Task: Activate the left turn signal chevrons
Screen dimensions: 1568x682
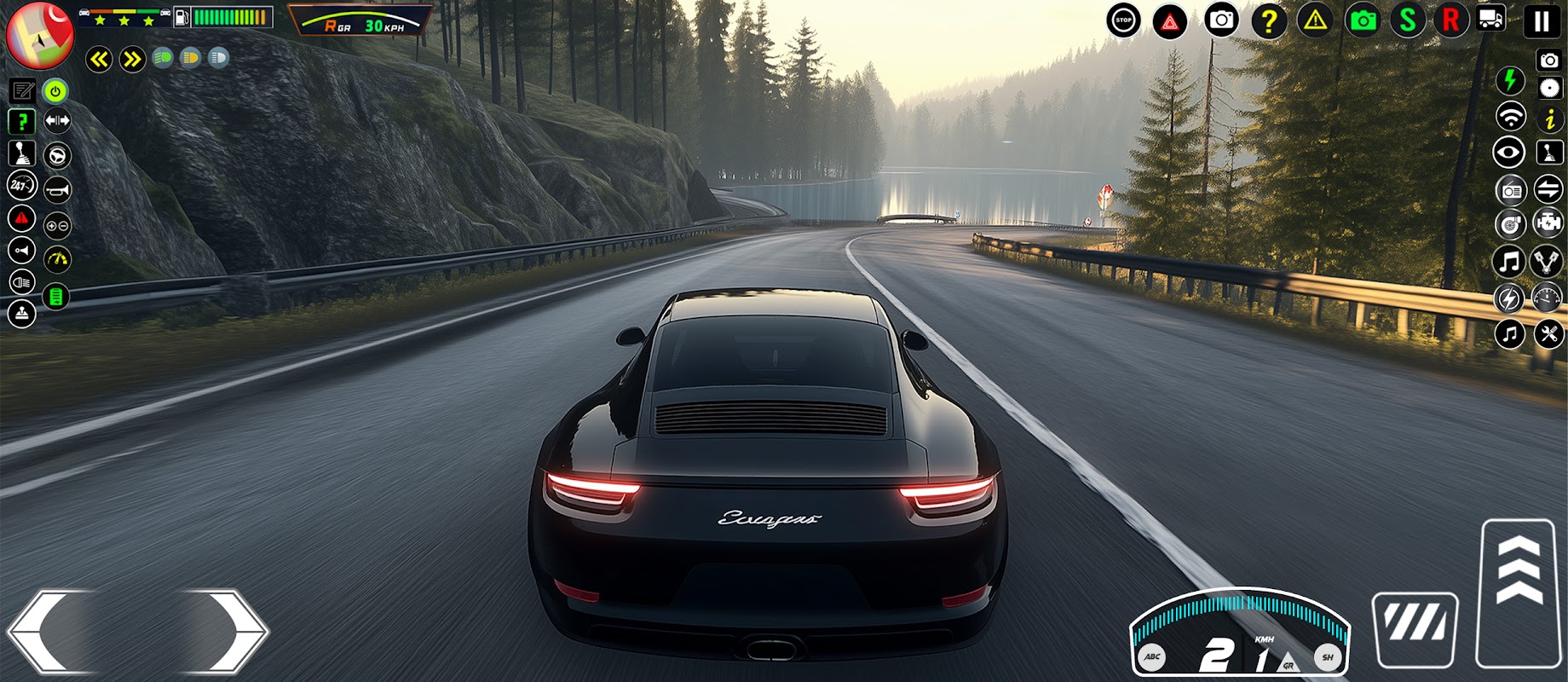Action: point(100,59)
